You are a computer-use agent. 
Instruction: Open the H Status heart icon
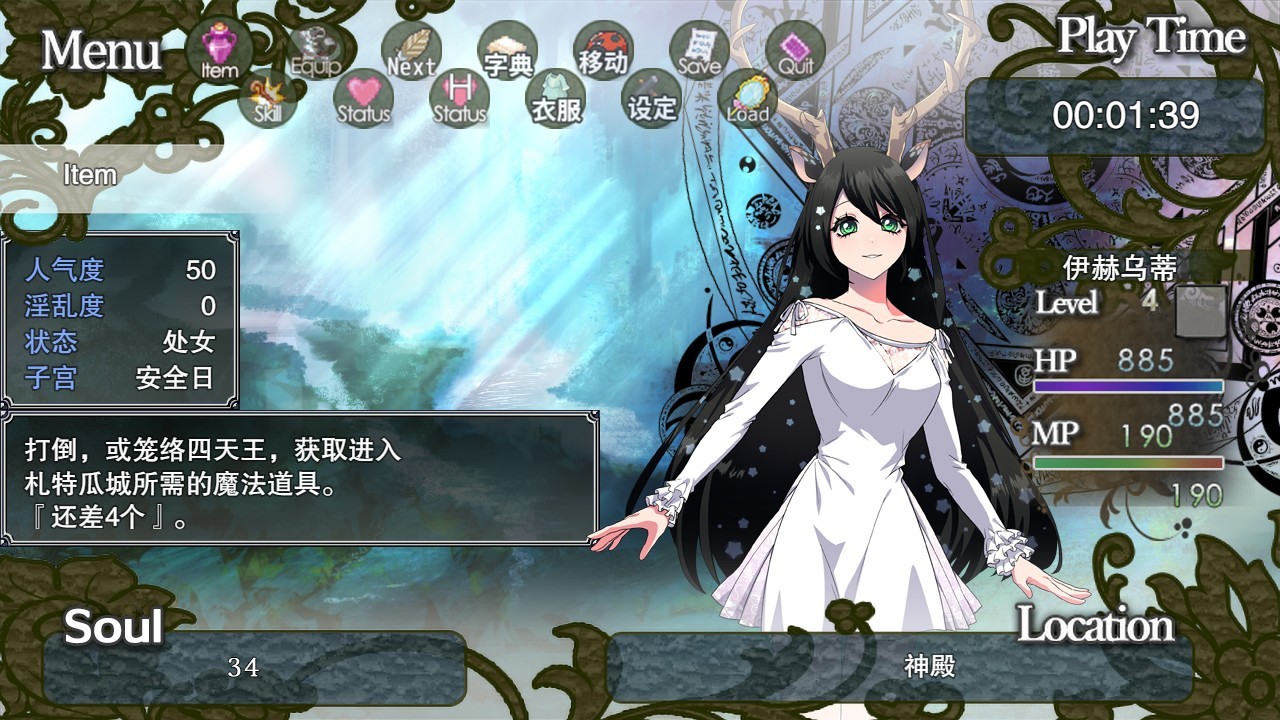[x=459, y=98]
